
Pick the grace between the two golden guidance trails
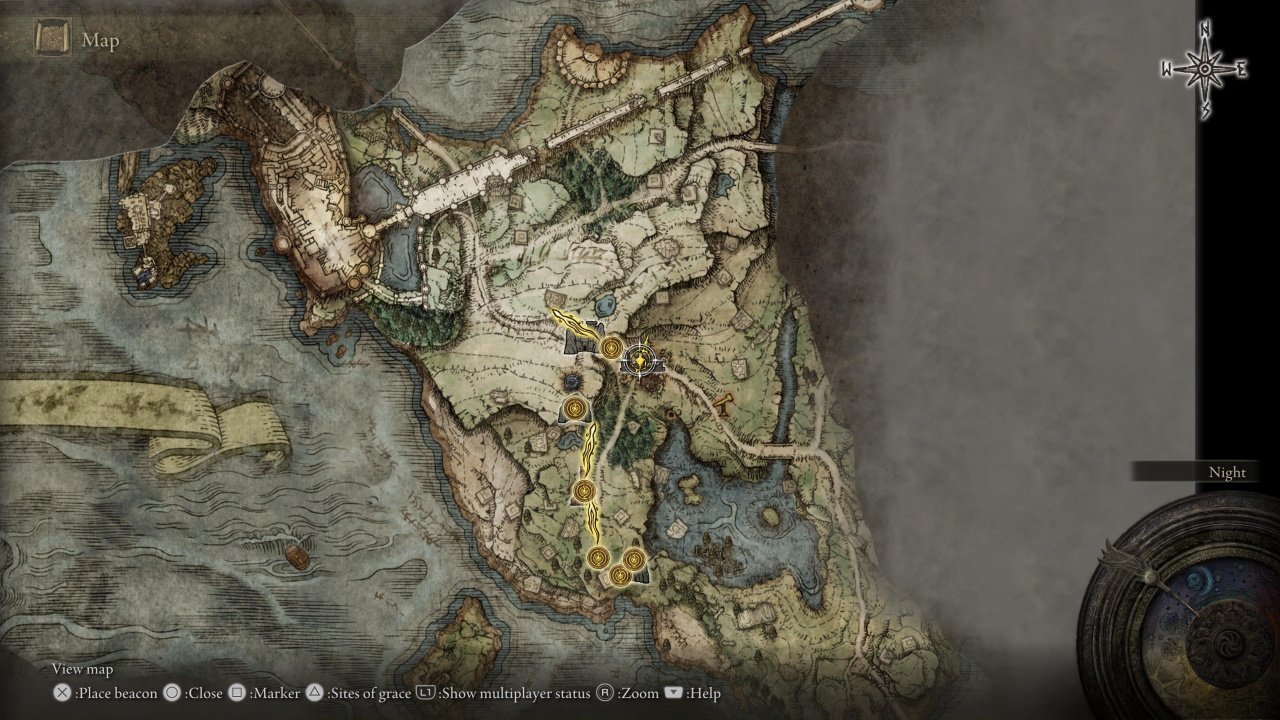584,491
